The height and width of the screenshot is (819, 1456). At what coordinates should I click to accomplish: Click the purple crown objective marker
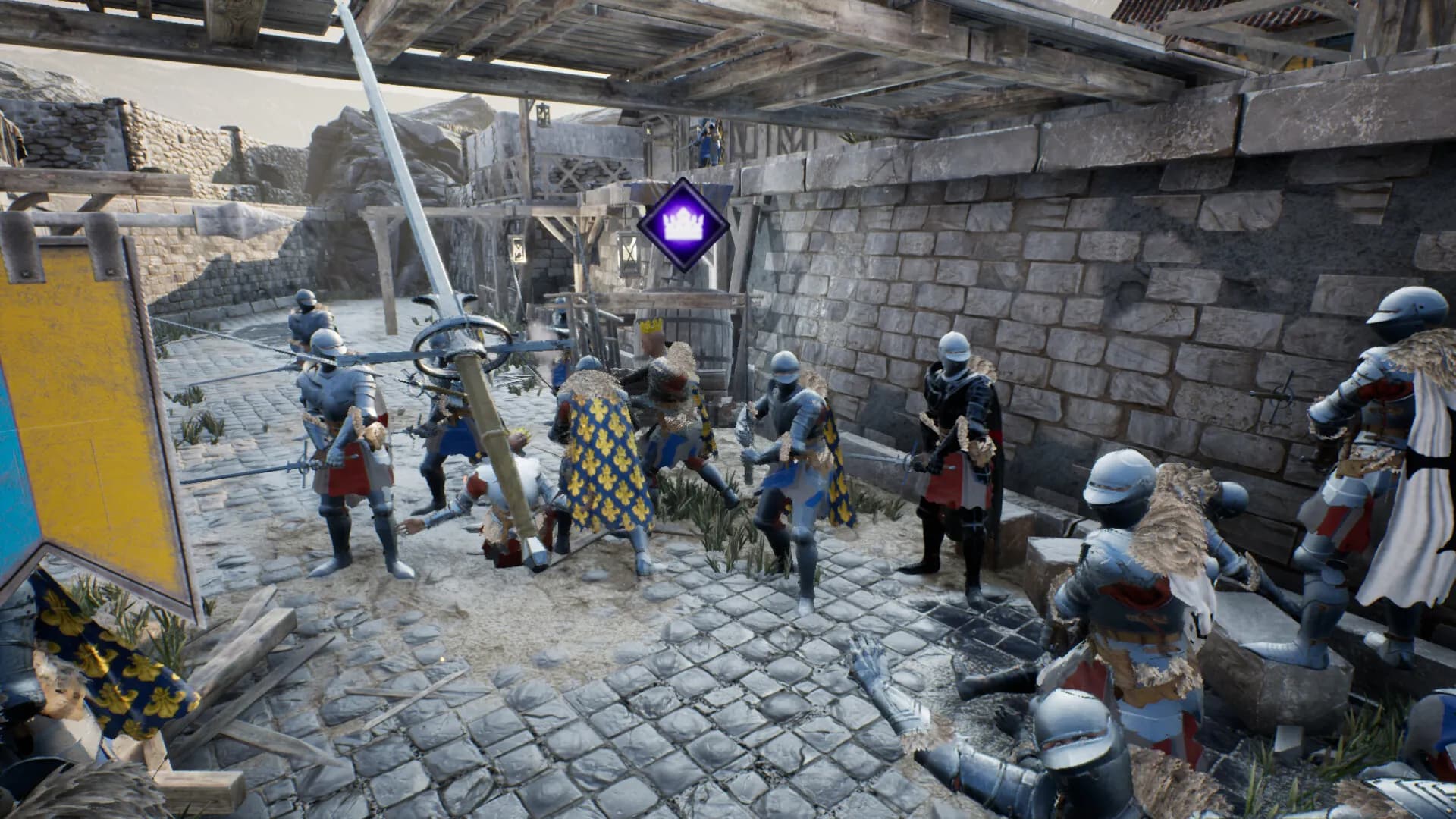[x=682, y=224]
